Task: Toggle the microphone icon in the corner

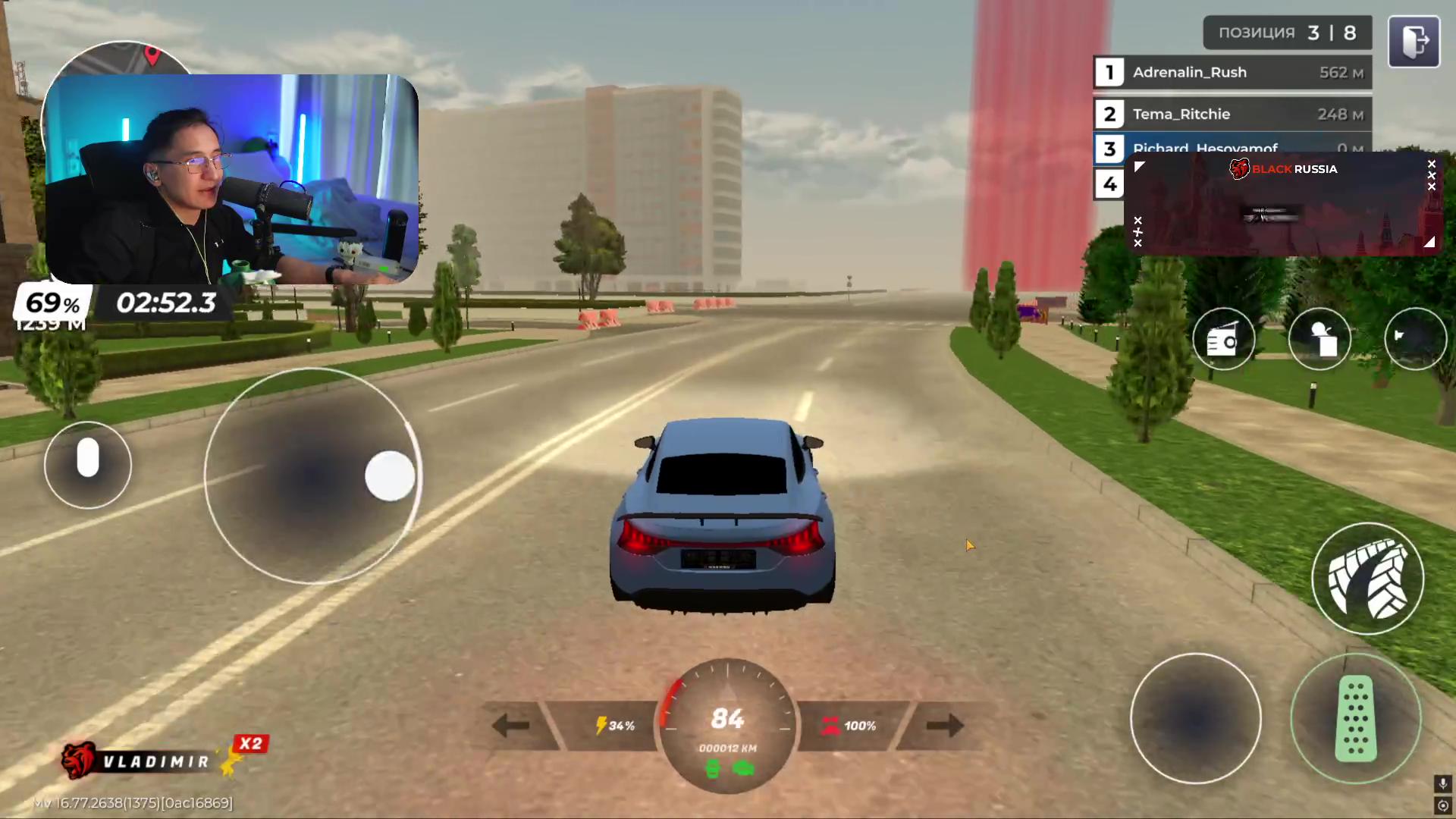Action: pos(1442,783)
